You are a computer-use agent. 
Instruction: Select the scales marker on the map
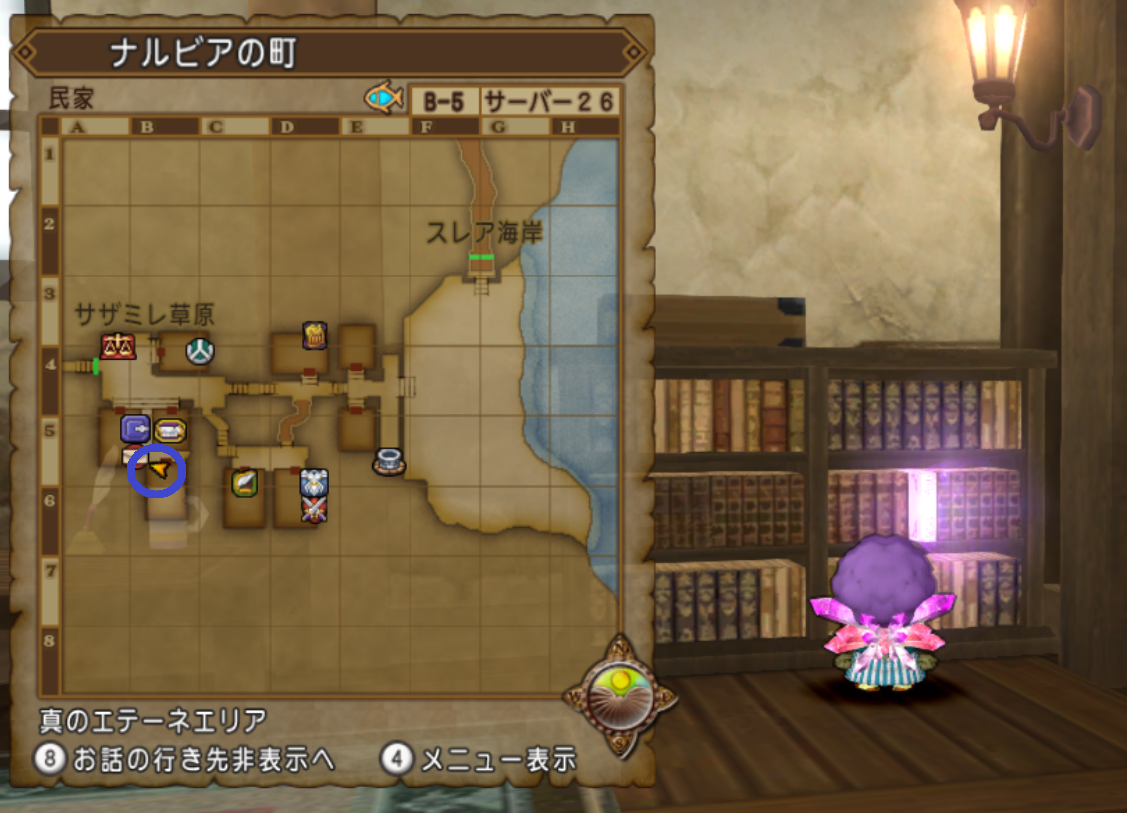pos(117,346)
